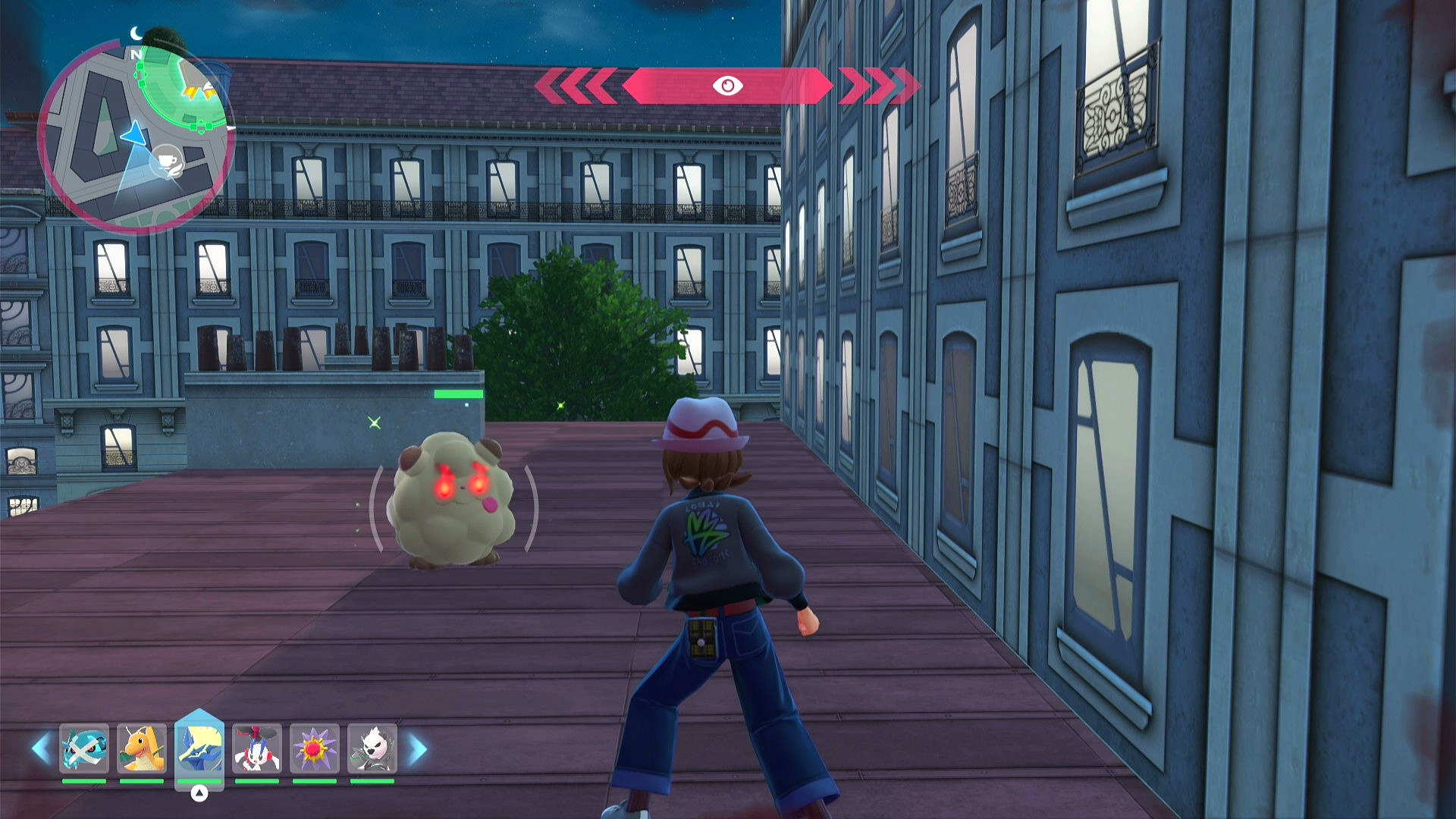Choose the Dragonite party slot
Image resolution: width=1456 pixels, height=819 pixels.
(x=142, y=748)
